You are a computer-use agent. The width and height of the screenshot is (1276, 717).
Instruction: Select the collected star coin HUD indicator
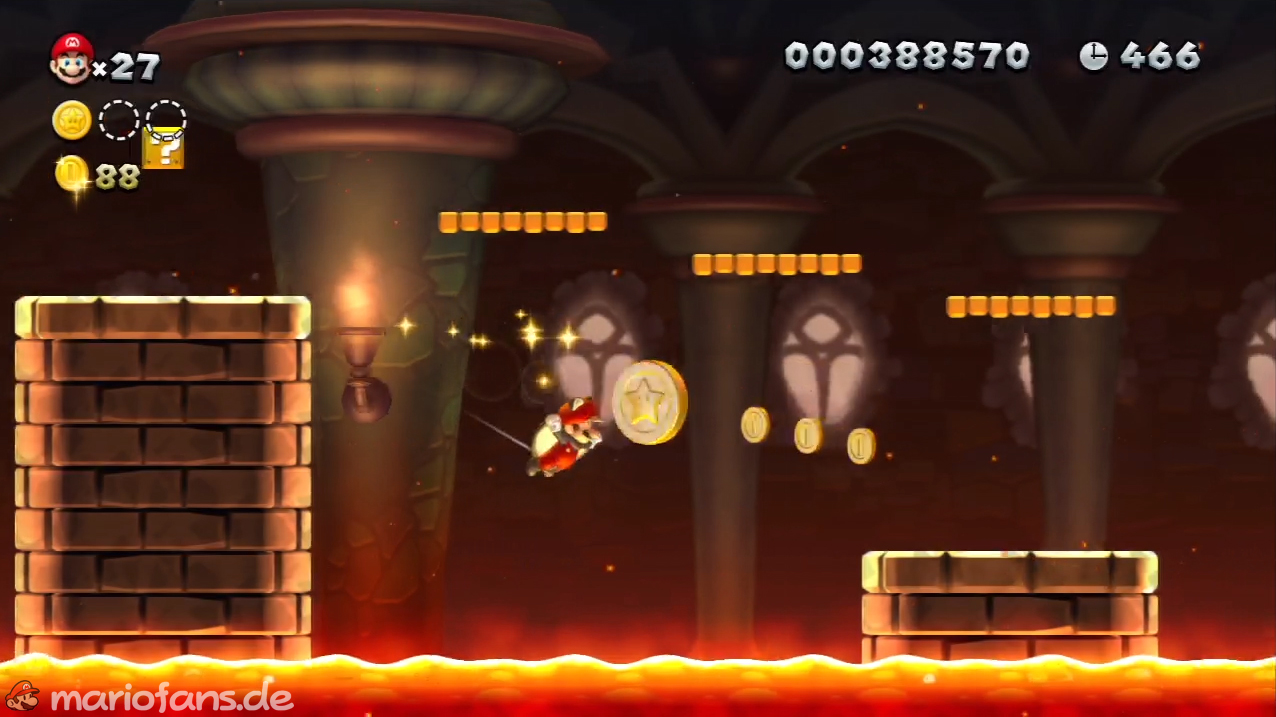point(72,120)
